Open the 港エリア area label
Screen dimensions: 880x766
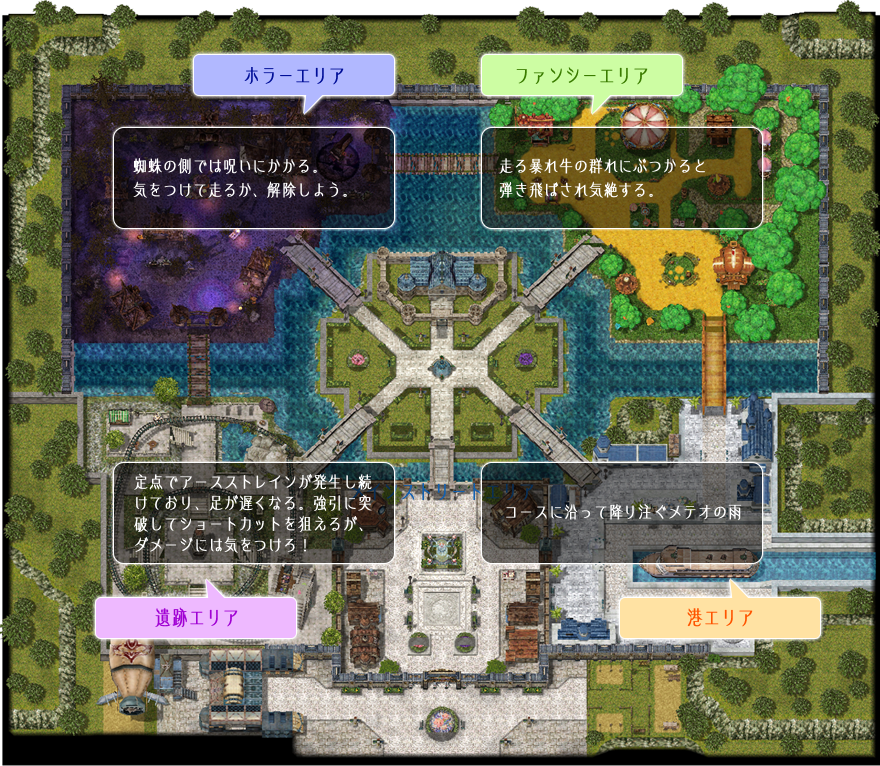pyautogui.click(x=720, y=618)
